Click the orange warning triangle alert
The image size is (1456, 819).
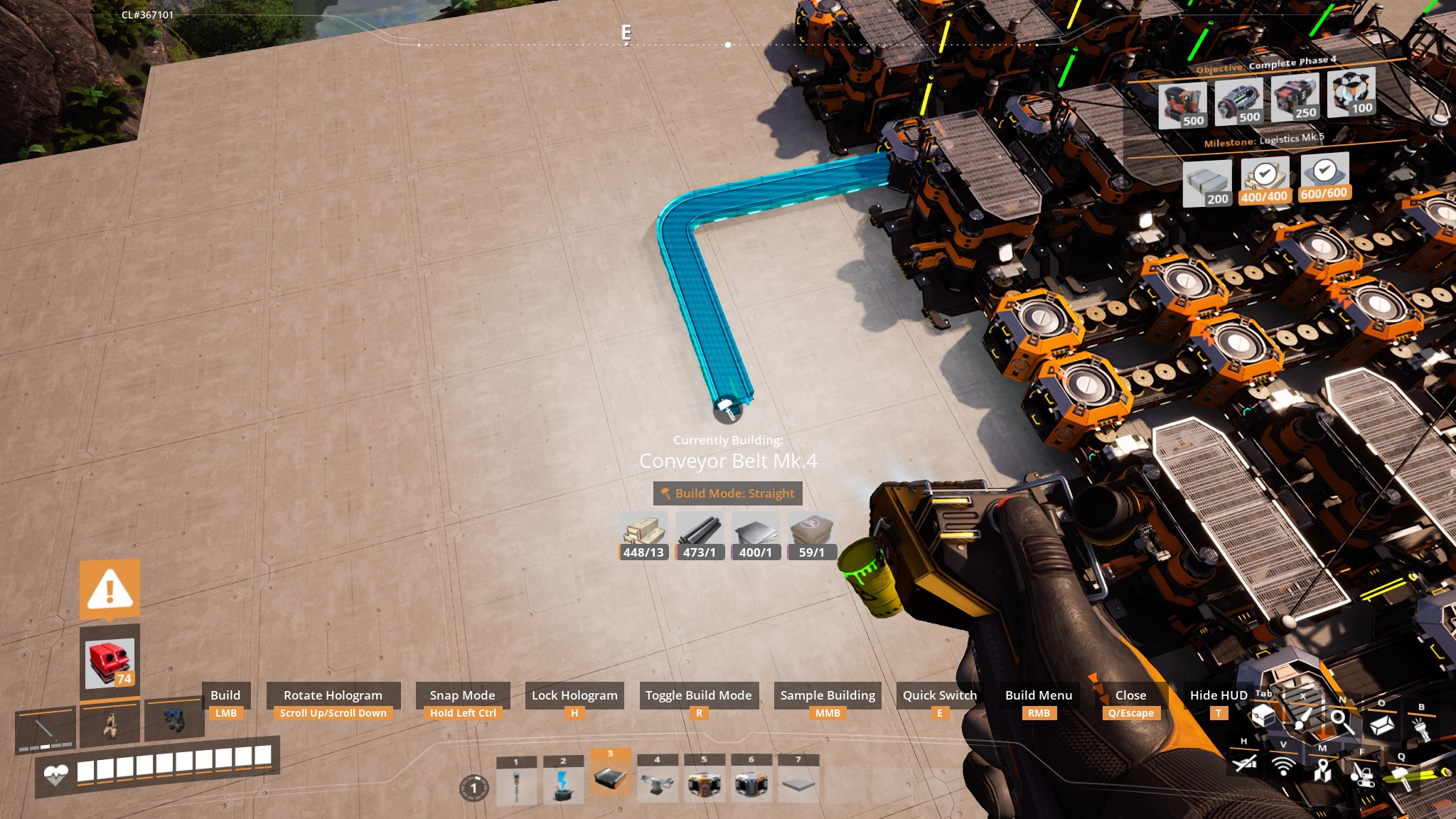(109, 589)
